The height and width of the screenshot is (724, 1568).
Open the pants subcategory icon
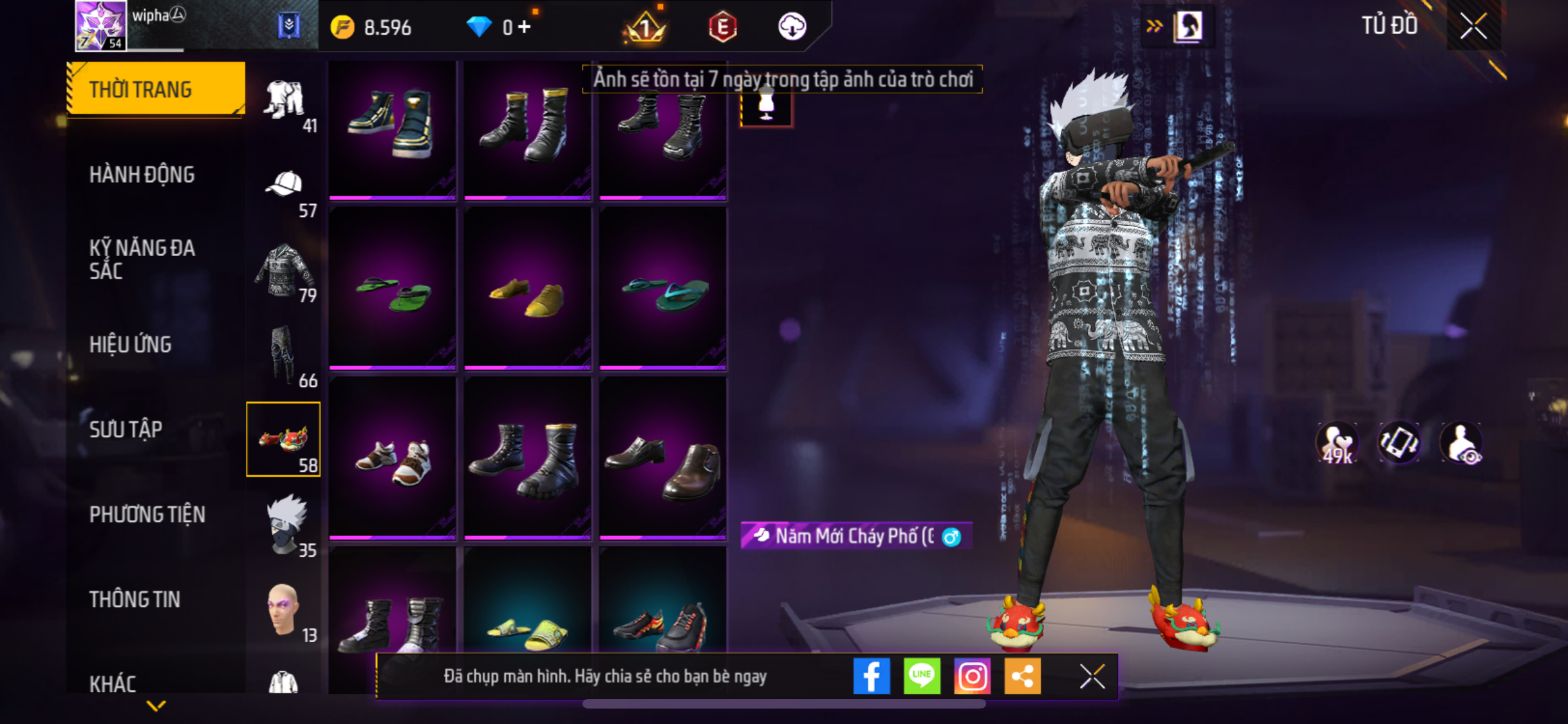point(284,355)
